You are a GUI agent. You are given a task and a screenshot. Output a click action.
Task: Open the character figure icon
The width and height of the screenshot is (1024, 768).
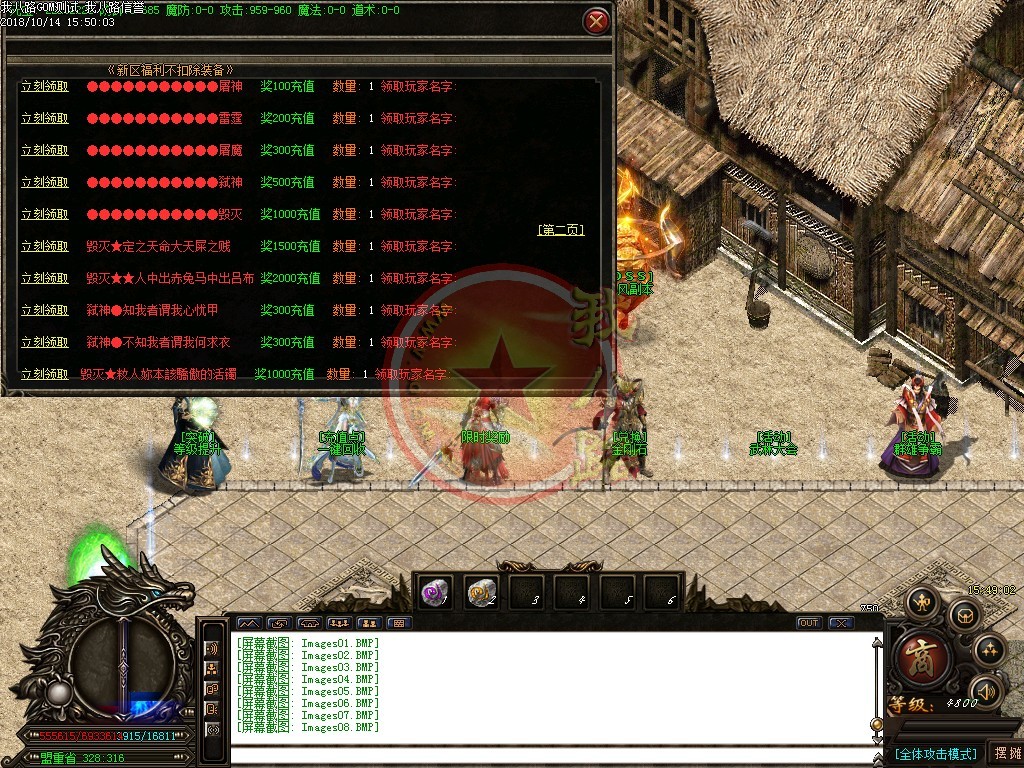[920, 602]
